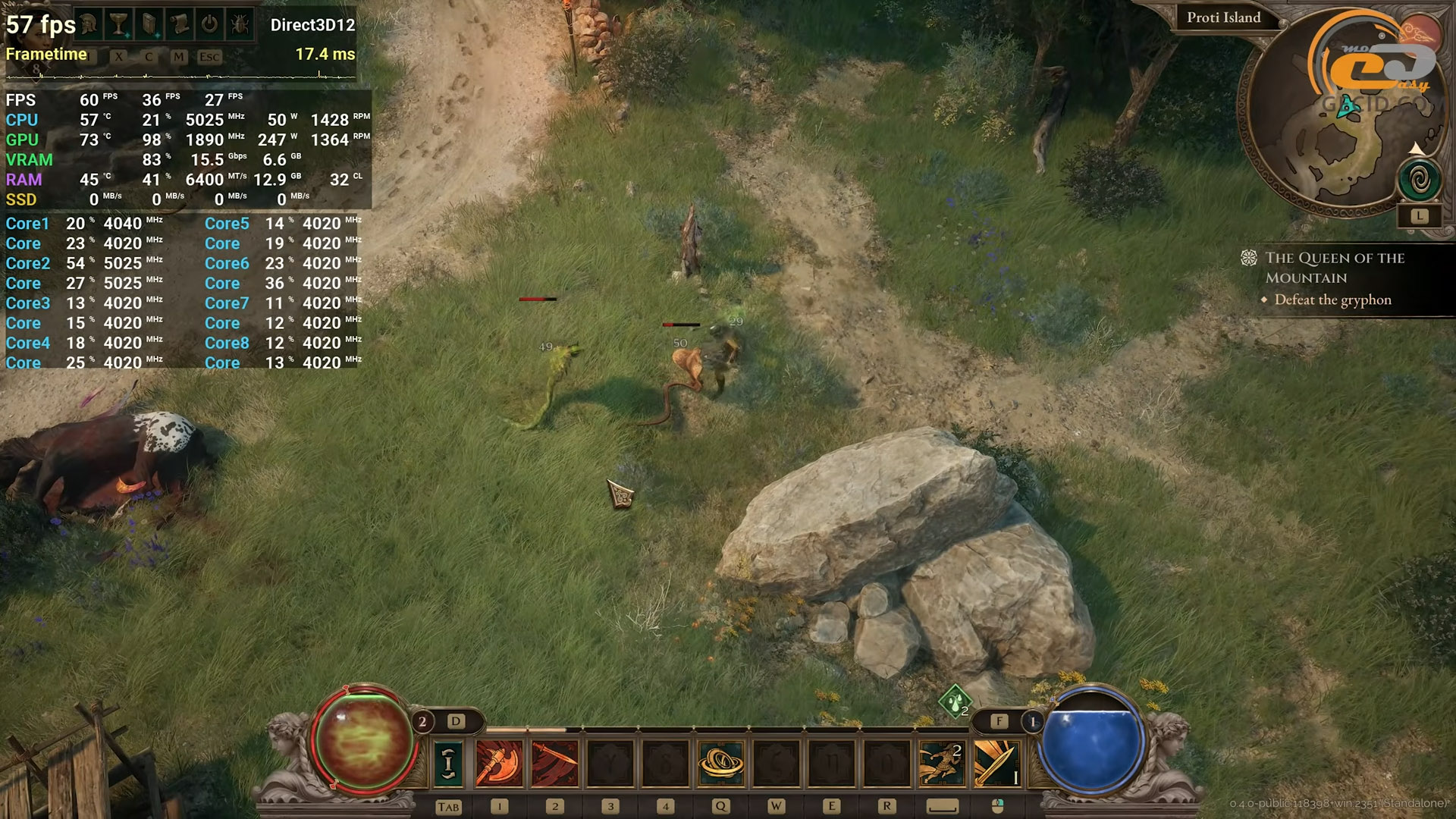Open the book journal icon
1456x819 pixels.
click(x=149, y=24)
